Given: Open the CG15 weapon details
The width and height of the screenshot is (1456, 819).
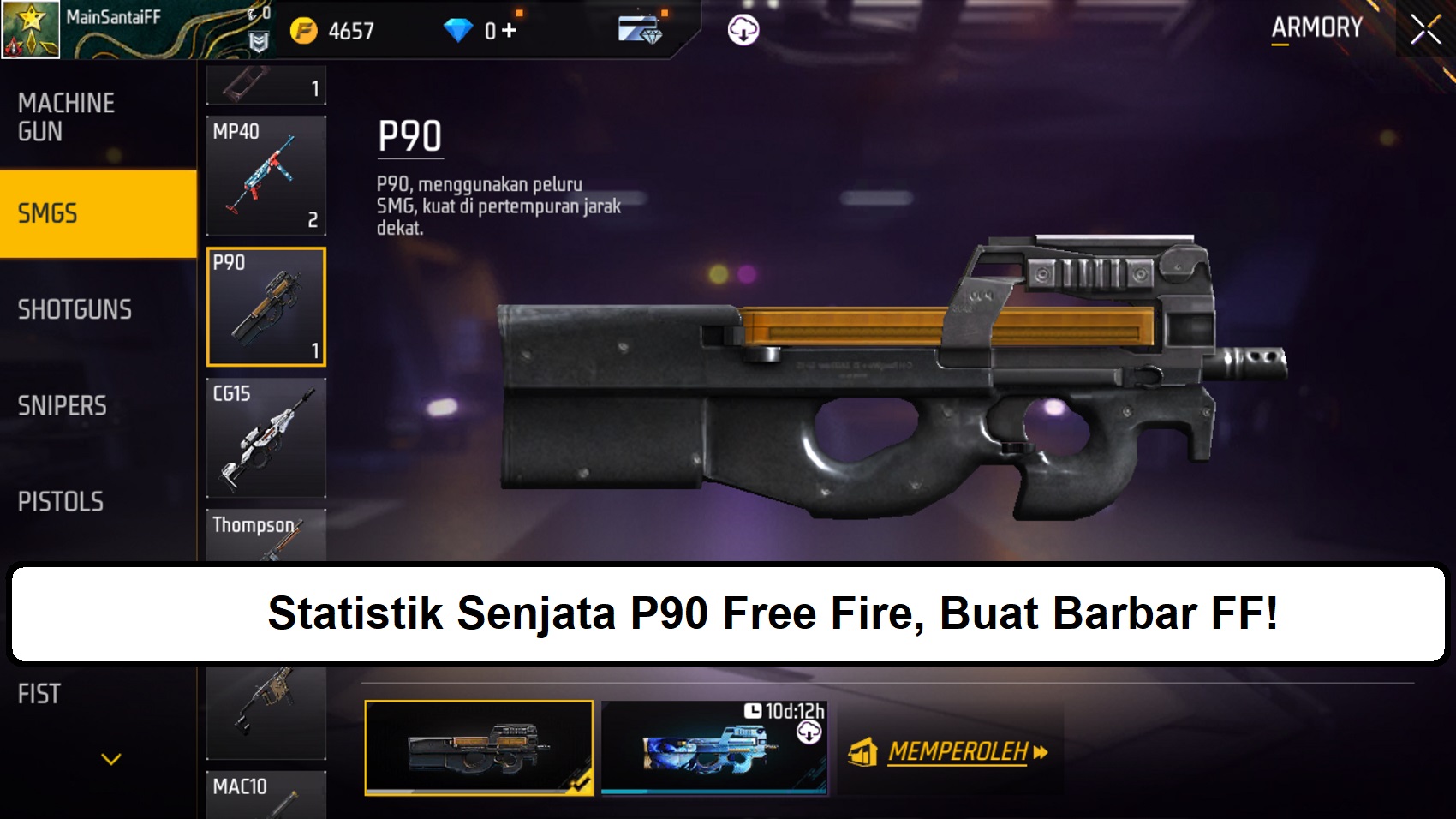Looking at the screenshot, I should (266, 439).
